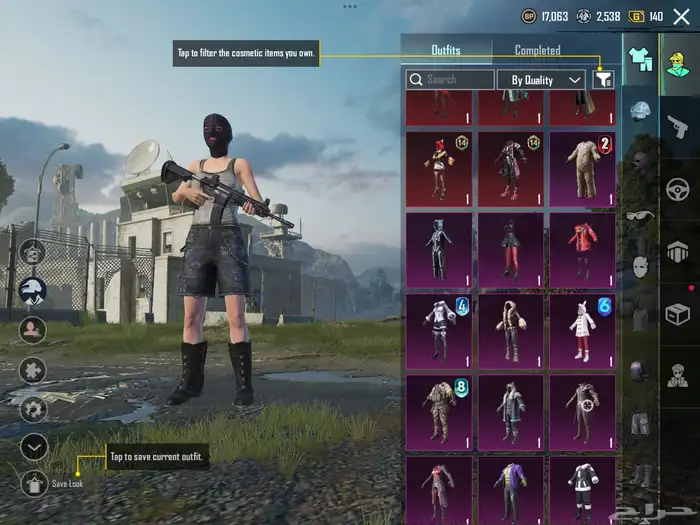
Task: Open the vehicle steering wheel section
Action: 677,187
